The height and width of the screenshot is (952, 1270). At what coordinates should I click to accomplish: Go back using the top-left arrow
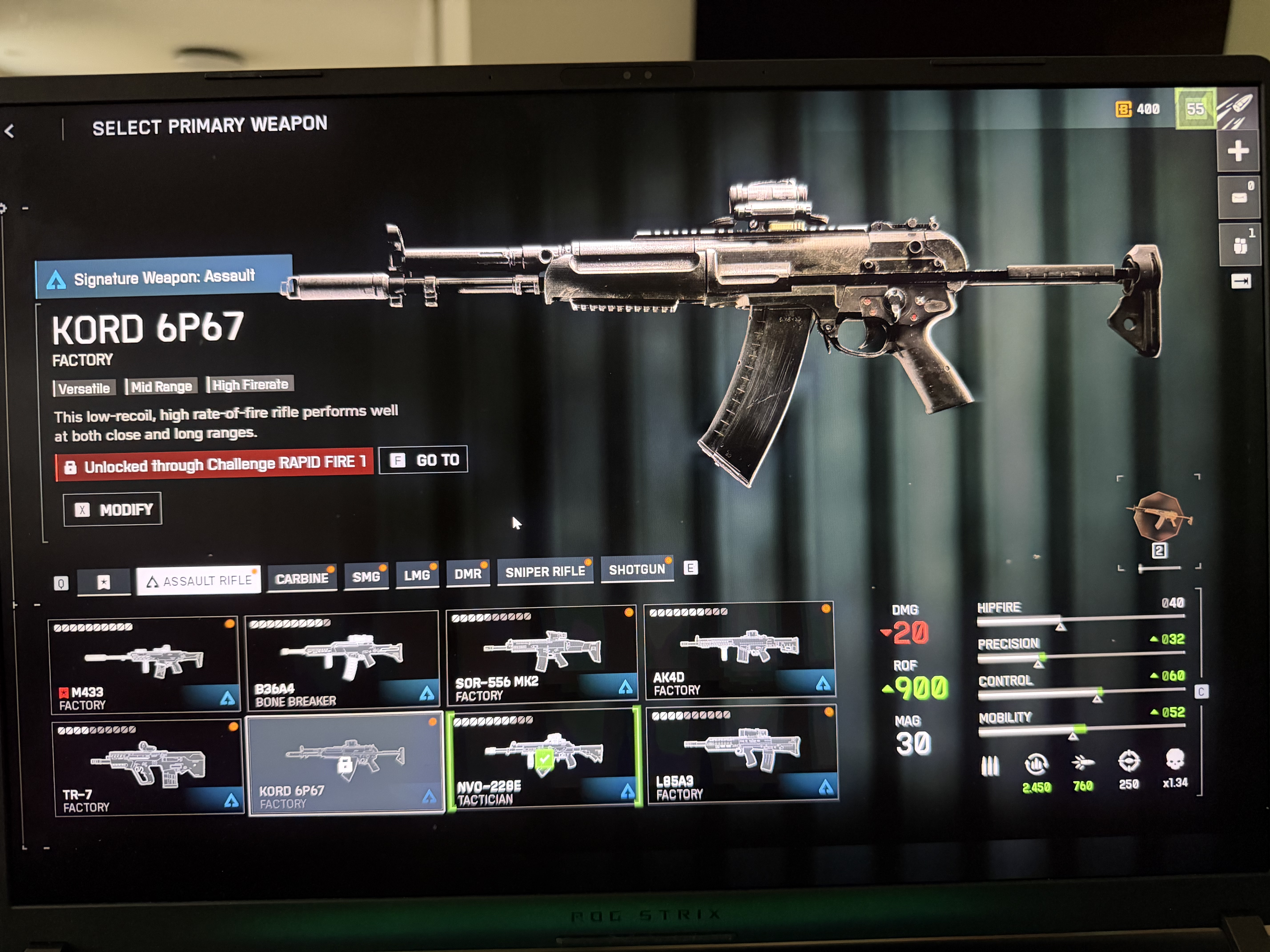pyautogui.click(x=10, y=131)
